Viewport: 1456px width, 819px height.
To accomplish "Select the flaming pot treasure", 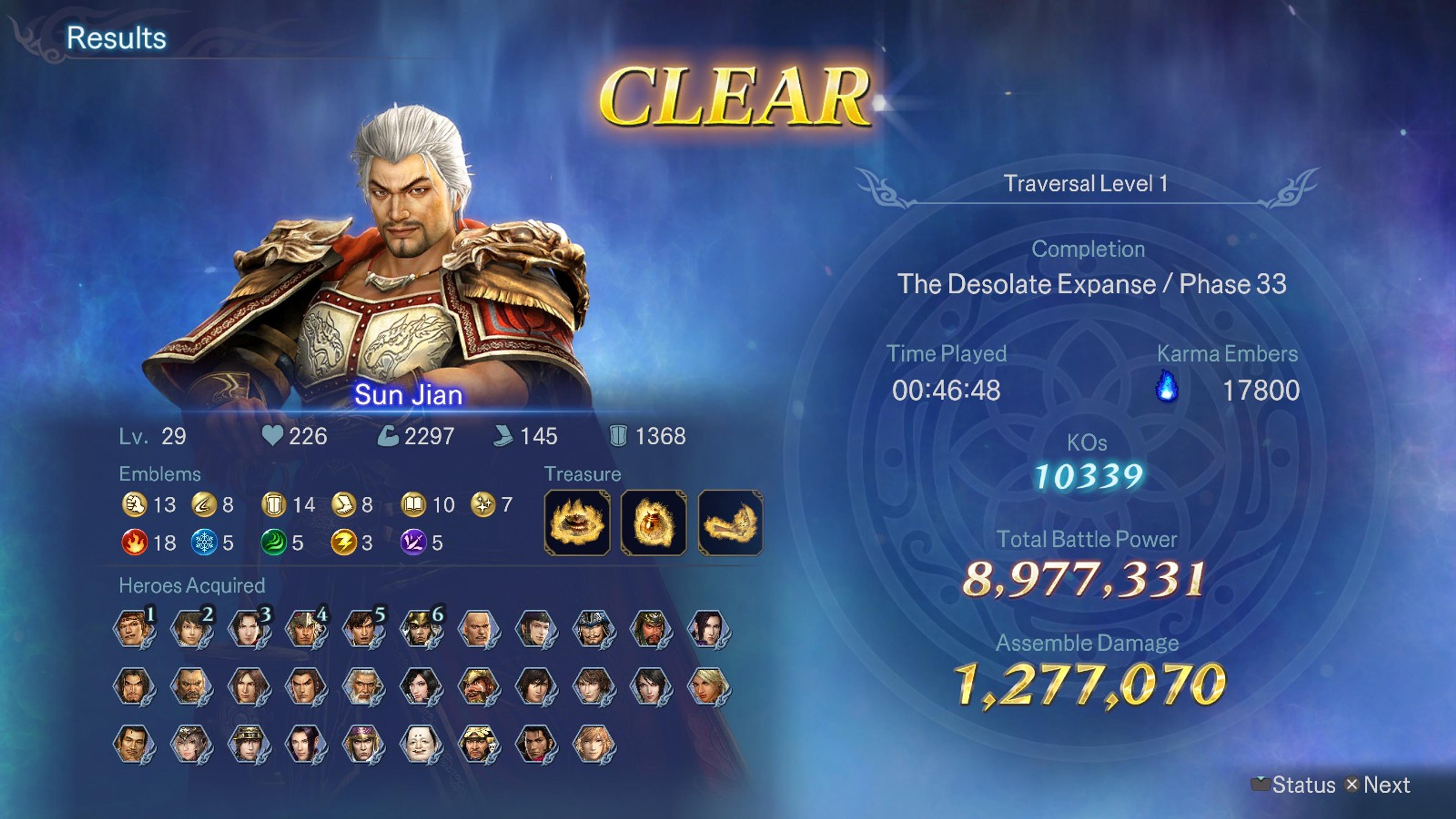I will coord(654,523).
